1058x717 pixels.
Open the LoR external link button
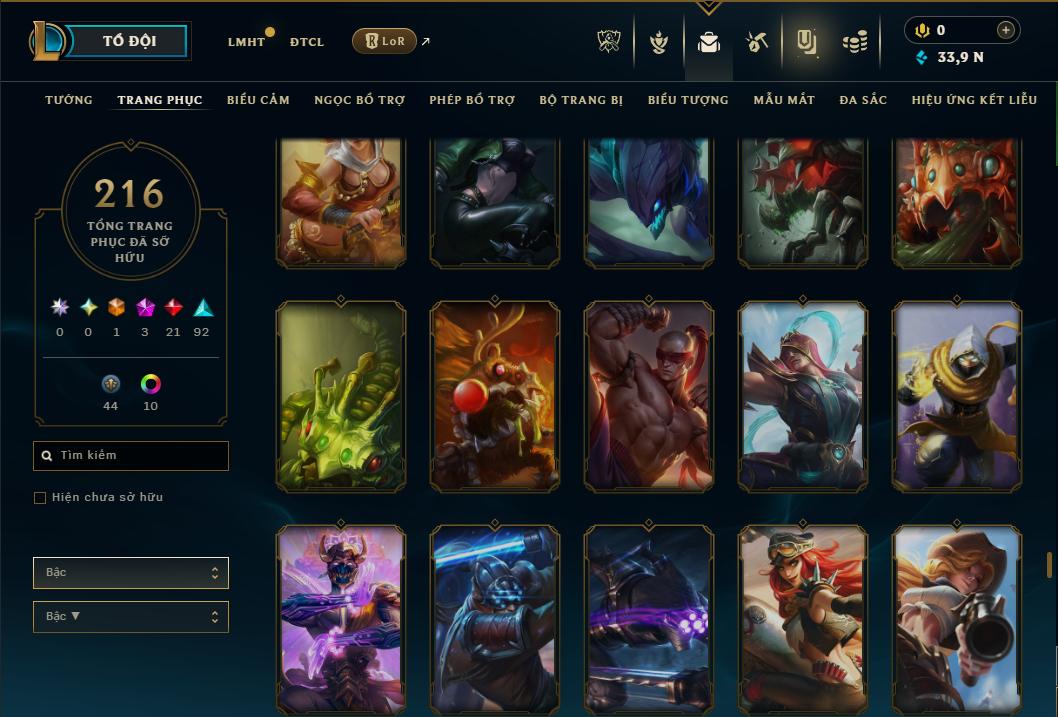coord(384,41)
